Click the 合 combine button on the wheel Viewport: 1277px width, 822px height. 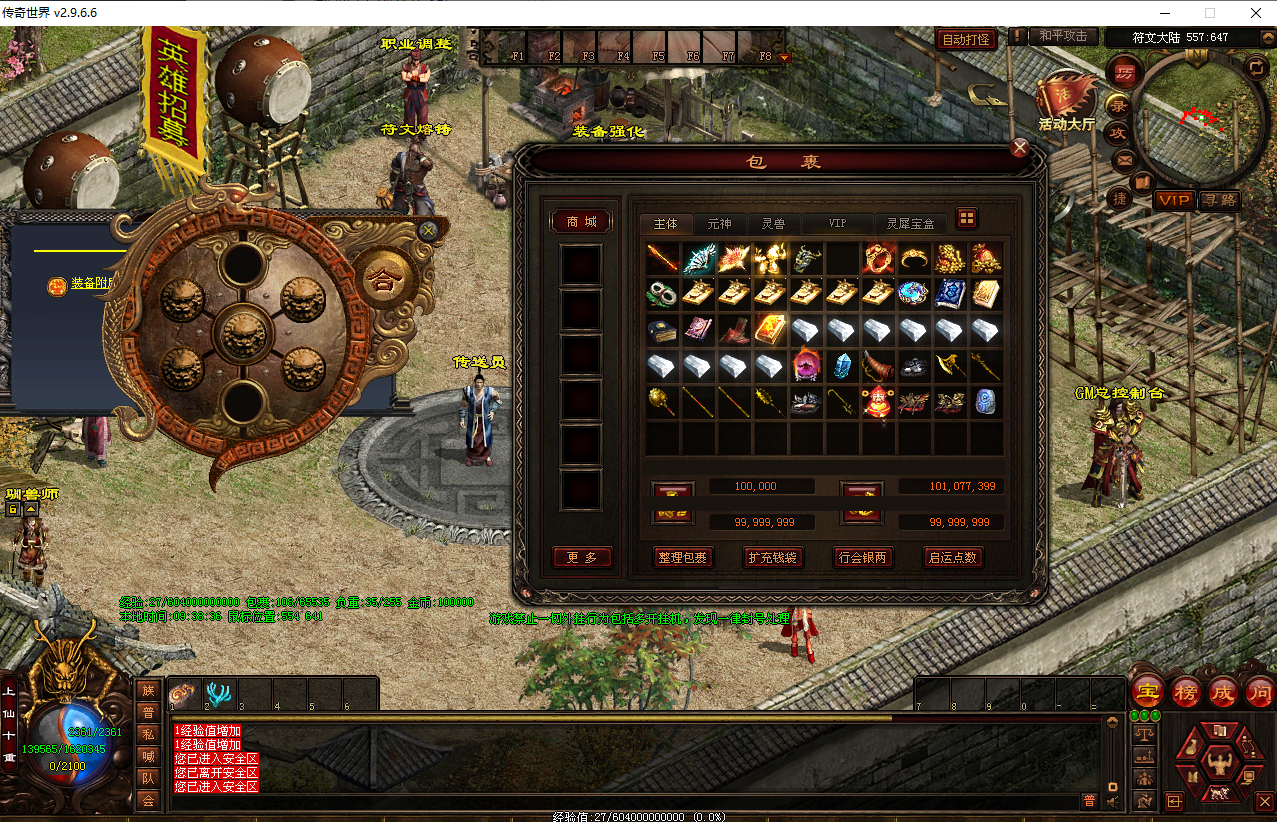(383, 282)
